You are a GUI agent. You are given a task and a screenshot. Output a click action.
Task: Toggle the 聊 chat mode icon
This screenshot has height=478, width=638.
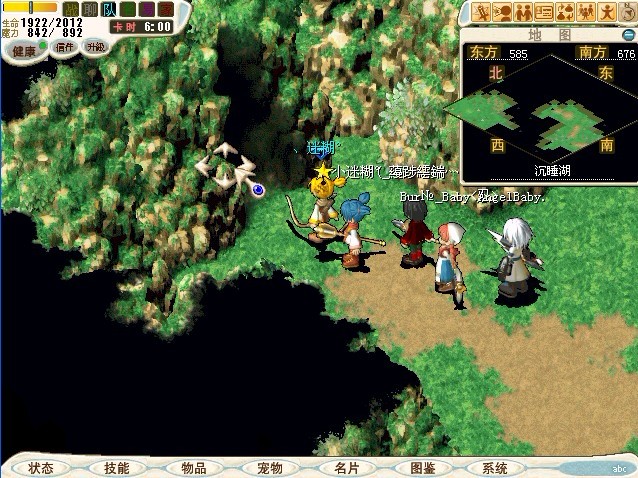pos(90,9)
